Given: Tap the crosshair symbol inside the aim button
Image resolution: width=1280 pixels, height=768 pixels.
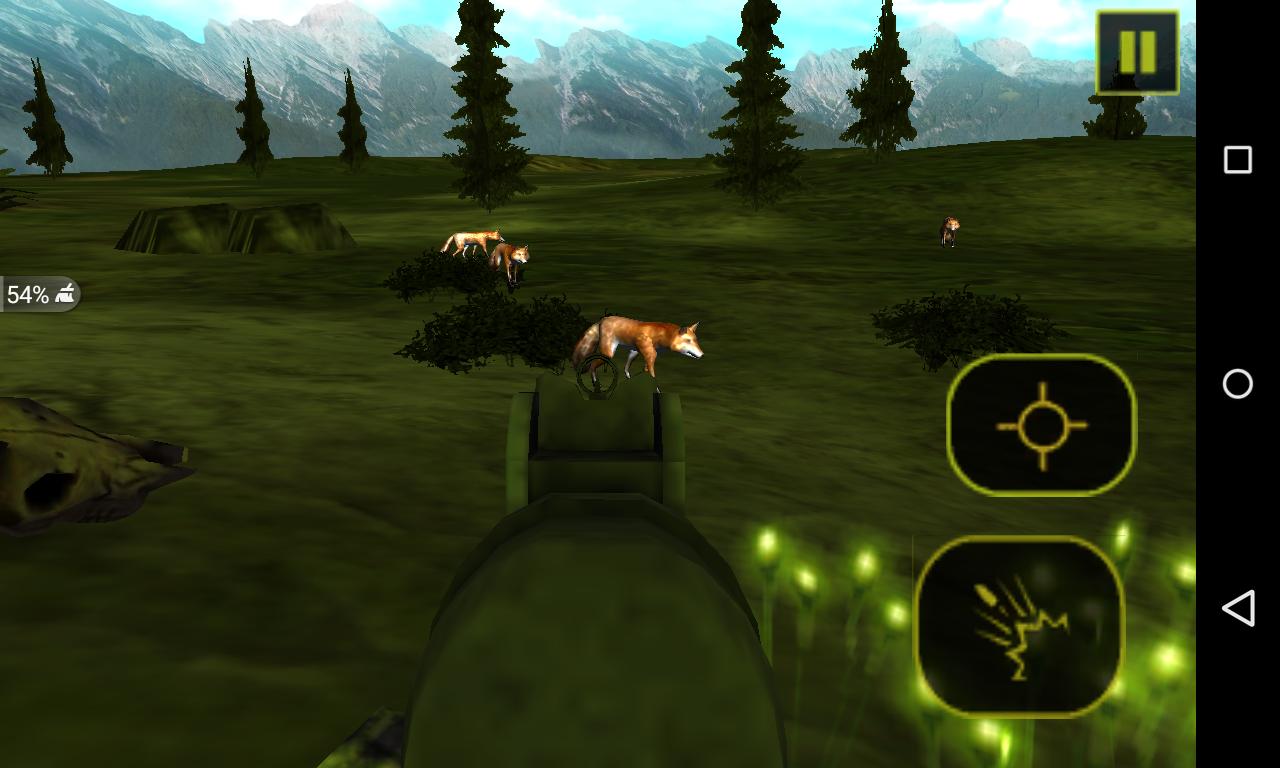Looking at the screenshot, I should (1042, 424).
